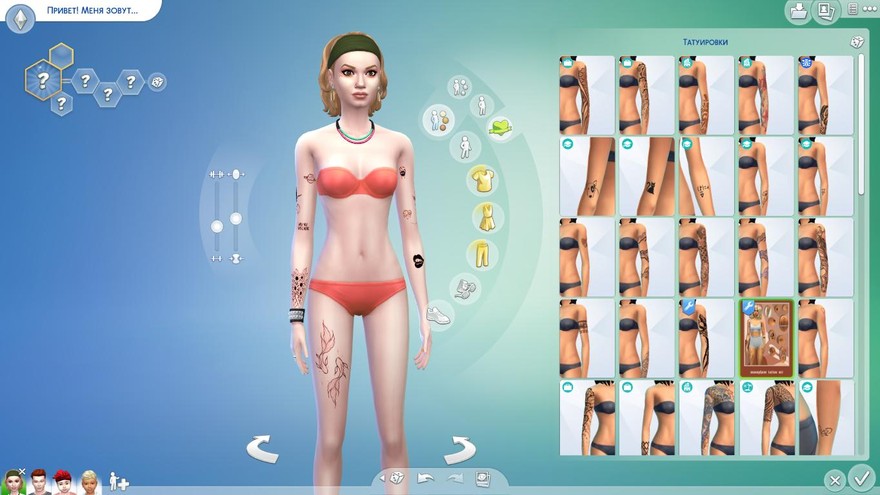880x495 pixels.
Task: Confirm with the green checkmark button
Action: point(860,477)
